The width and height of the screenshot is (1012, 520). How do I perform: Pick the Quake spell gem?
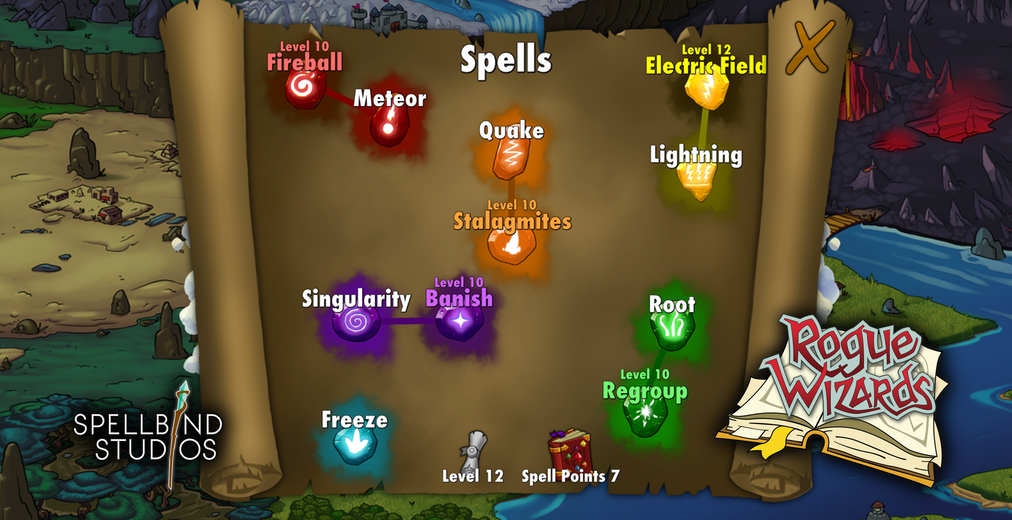[510, 158]
